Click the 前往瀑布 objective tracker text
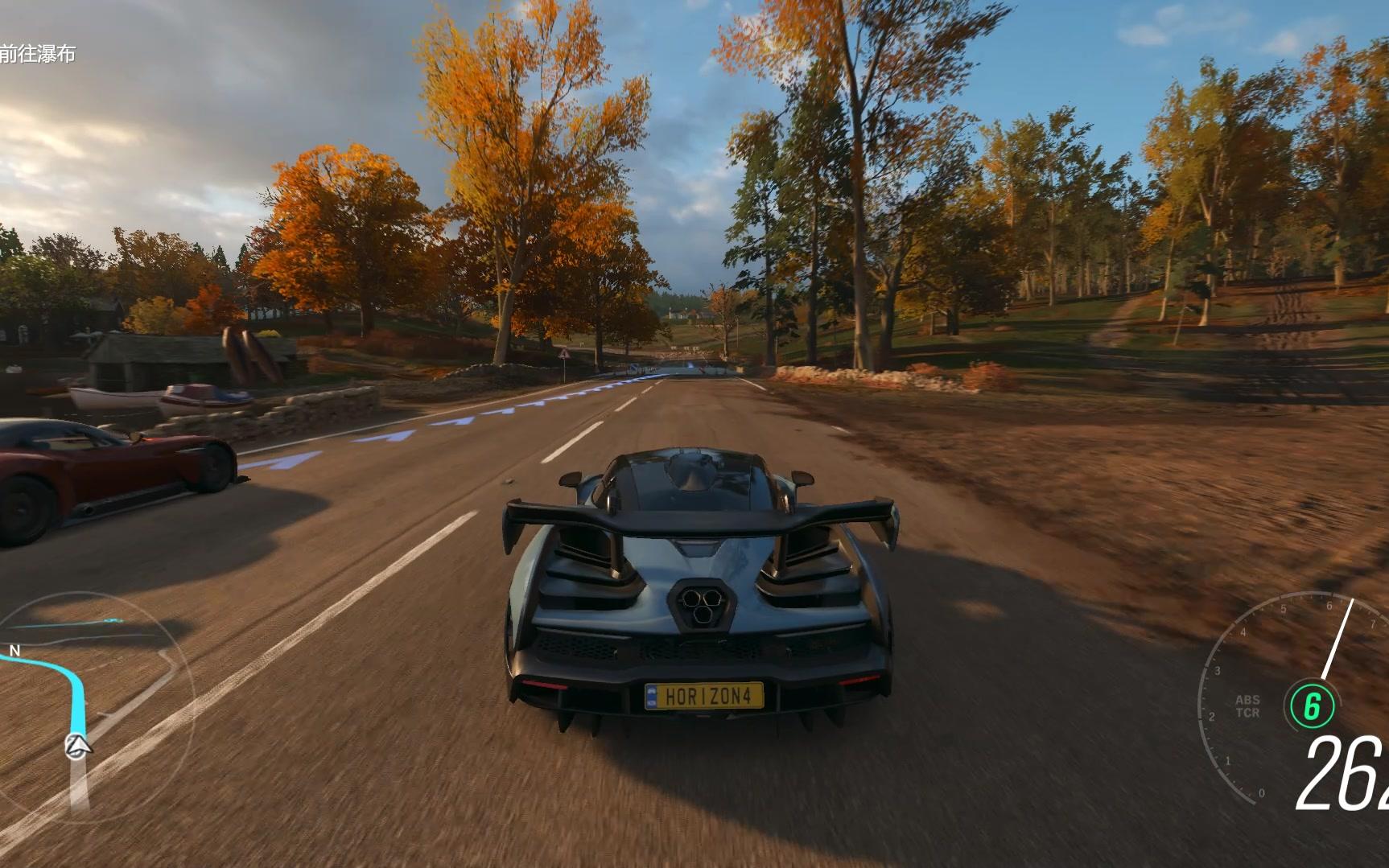 [x=38, y=54]
